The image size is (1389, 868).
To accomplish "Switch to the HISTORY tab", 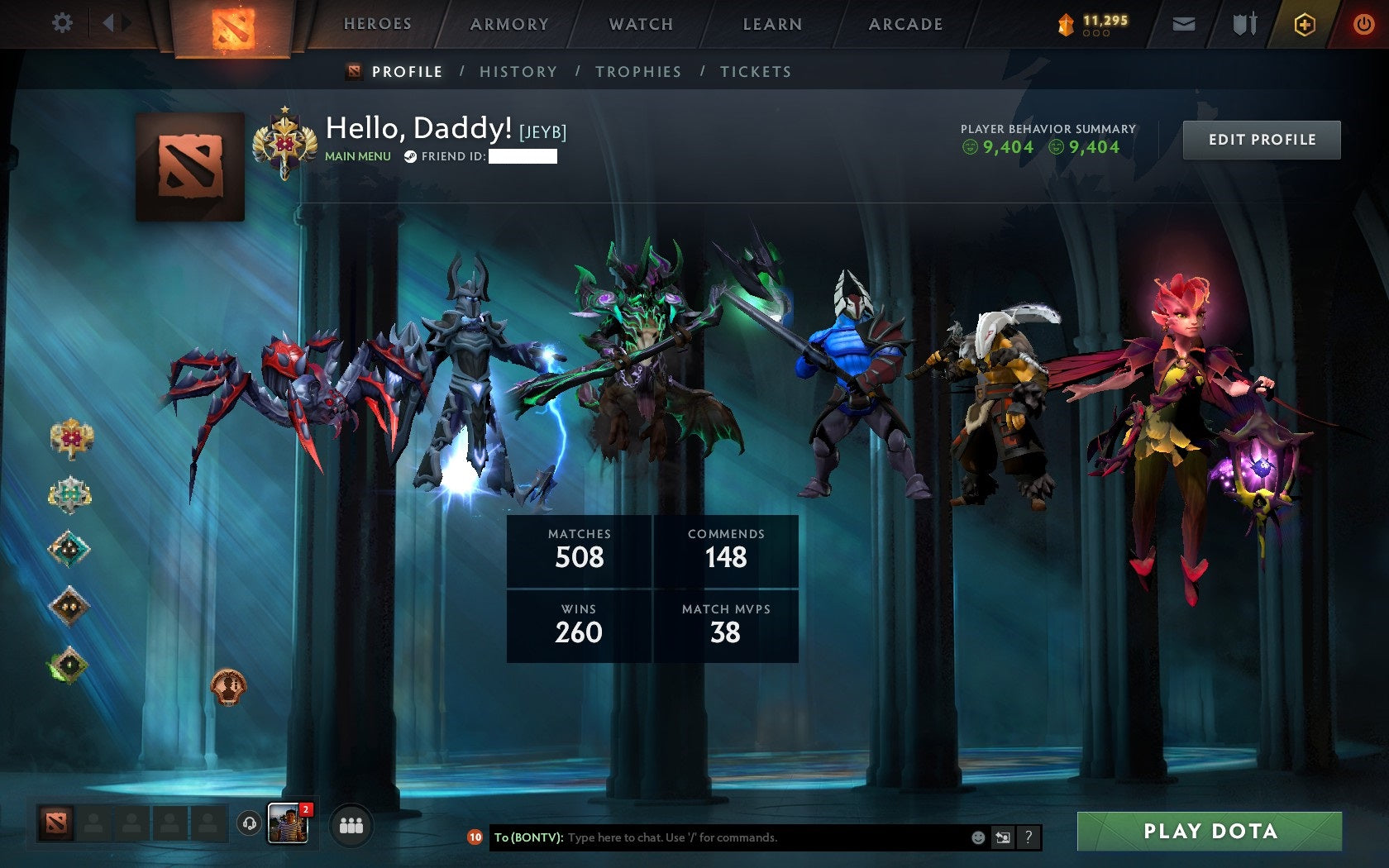I will coord(517,72).
